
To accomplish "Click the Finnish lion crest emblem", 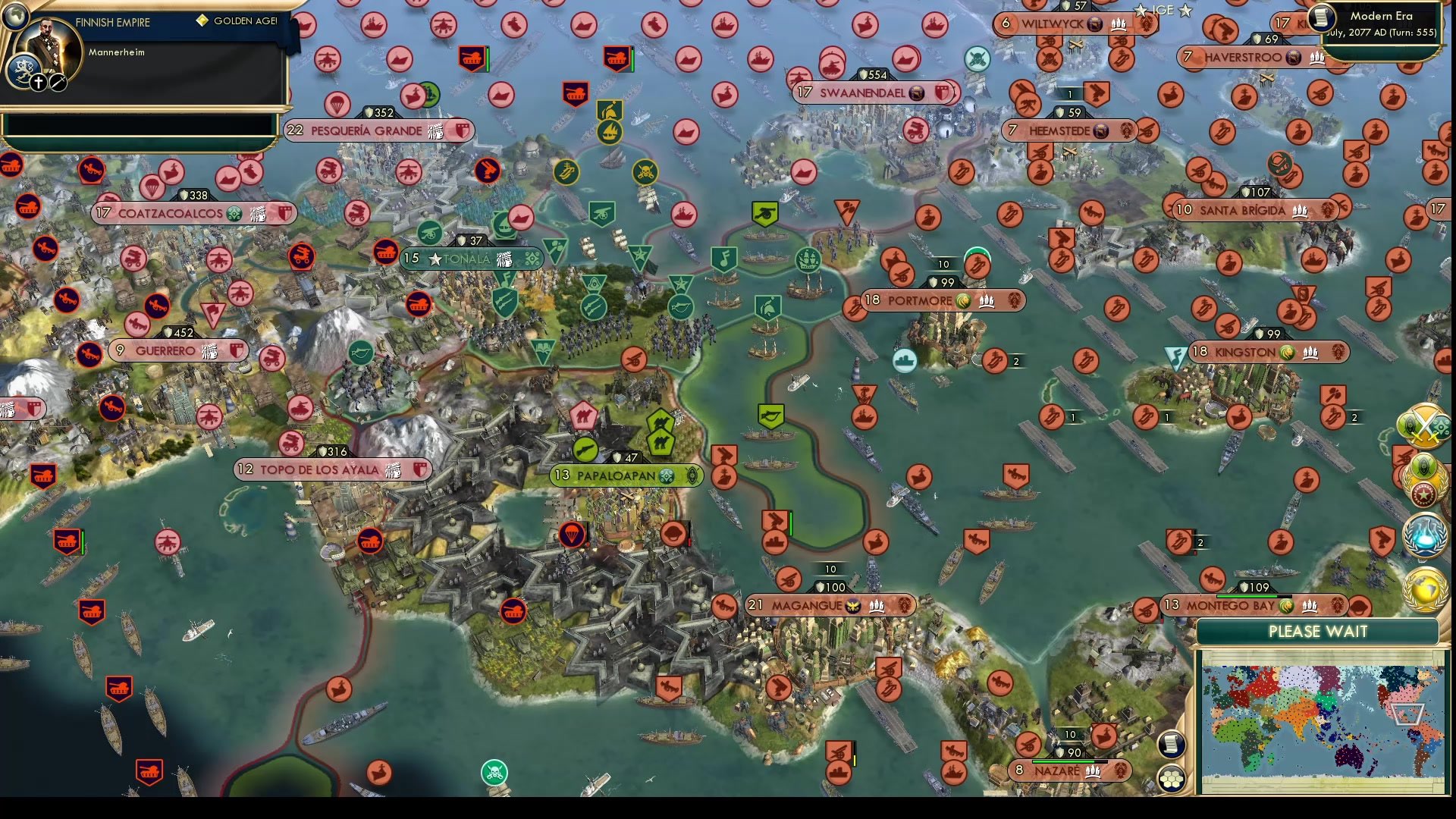I will click(x=24, y=68).
